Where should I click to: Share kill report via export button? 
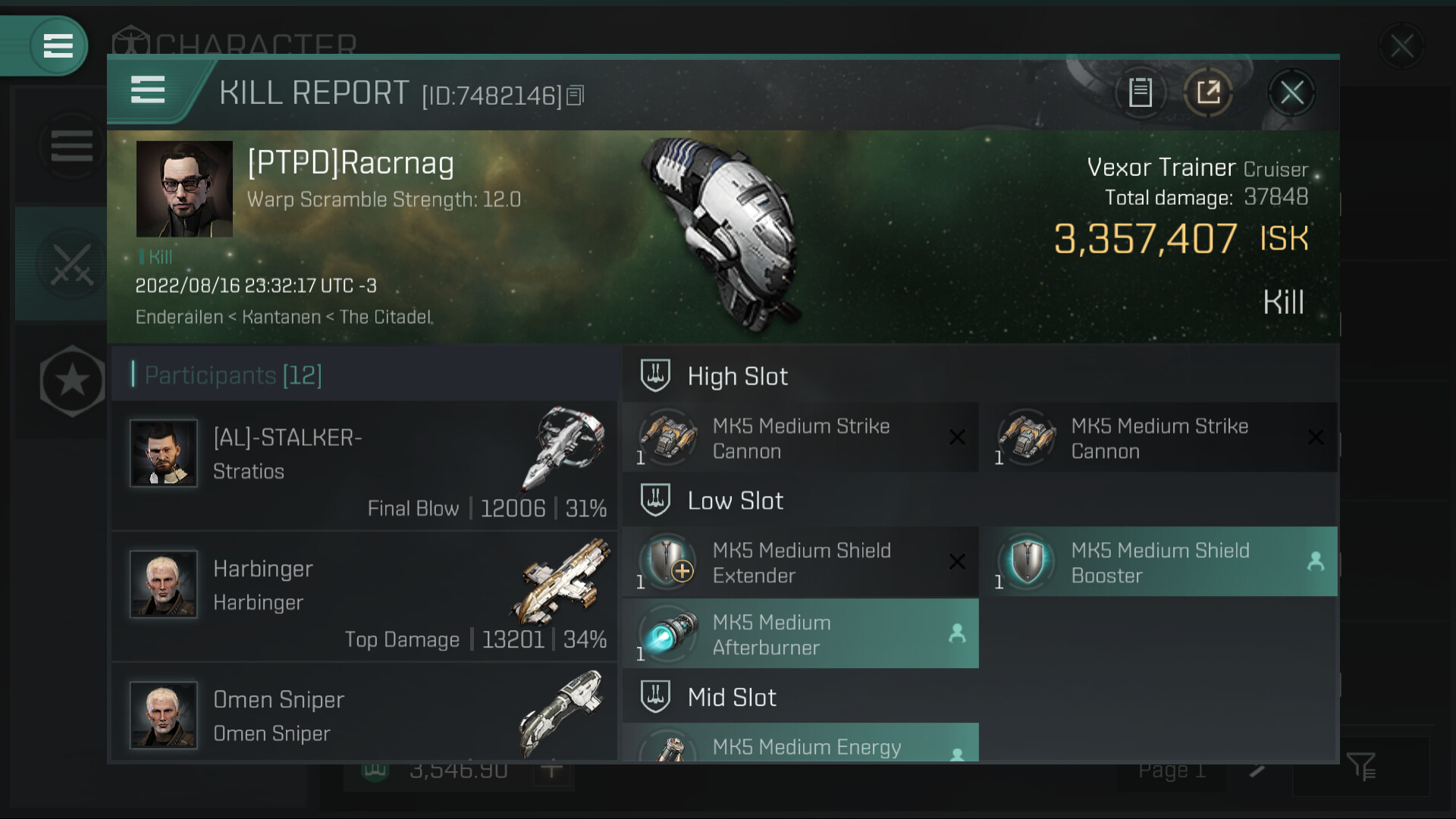tap(1208, 93)
